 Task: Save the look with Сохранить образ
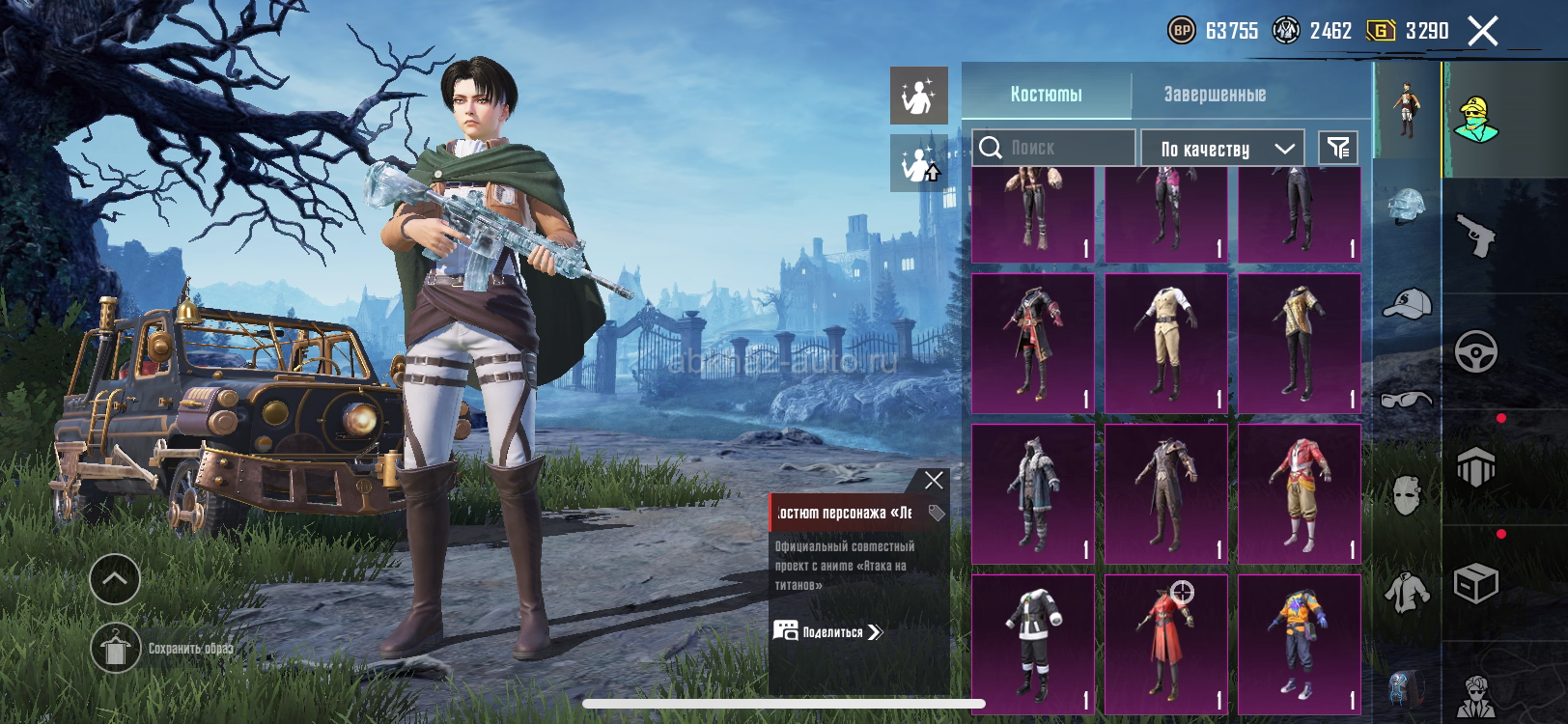pos(116,648)
